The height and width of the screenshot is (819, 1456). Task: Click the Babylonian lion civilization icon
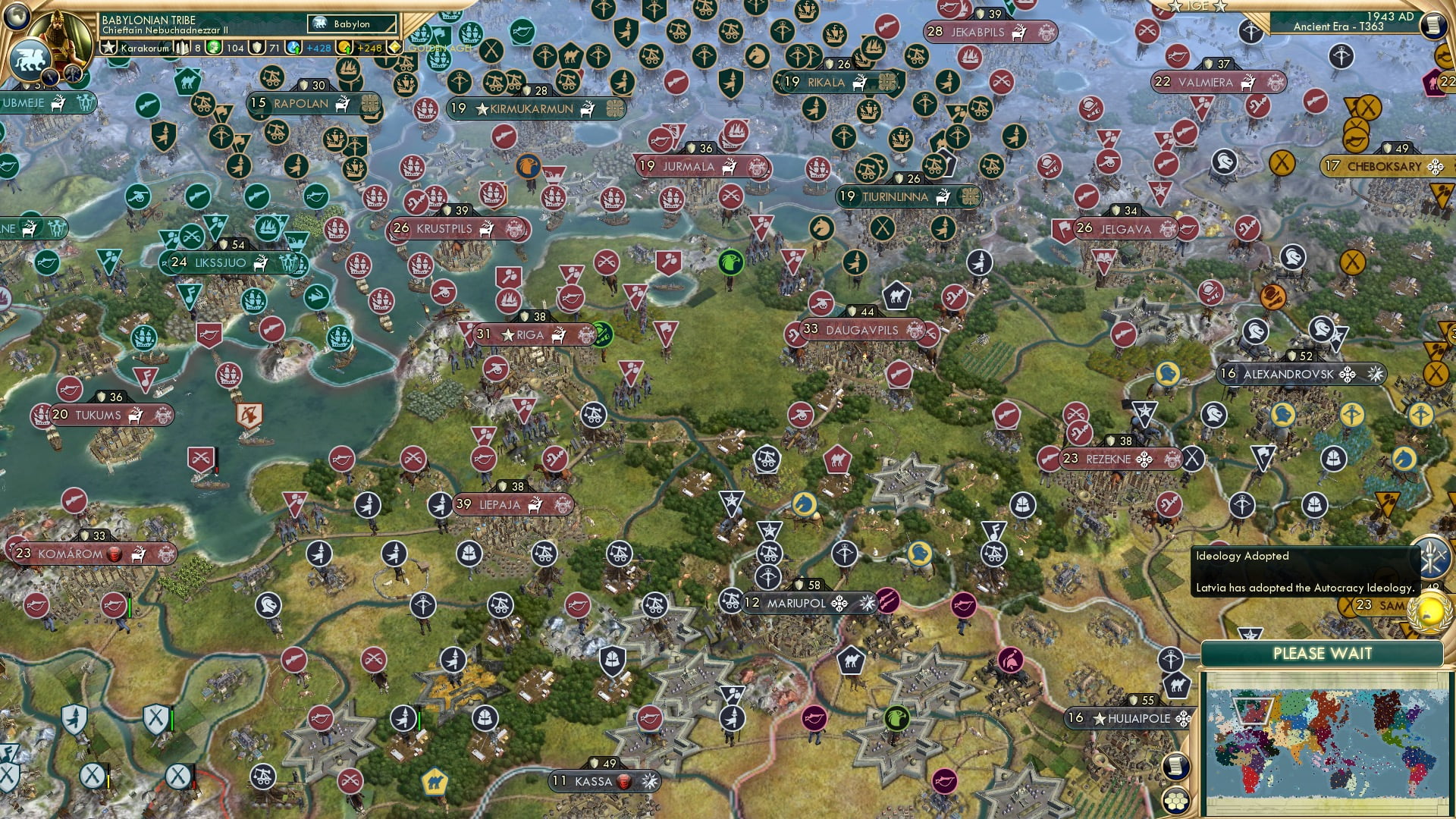30,57
